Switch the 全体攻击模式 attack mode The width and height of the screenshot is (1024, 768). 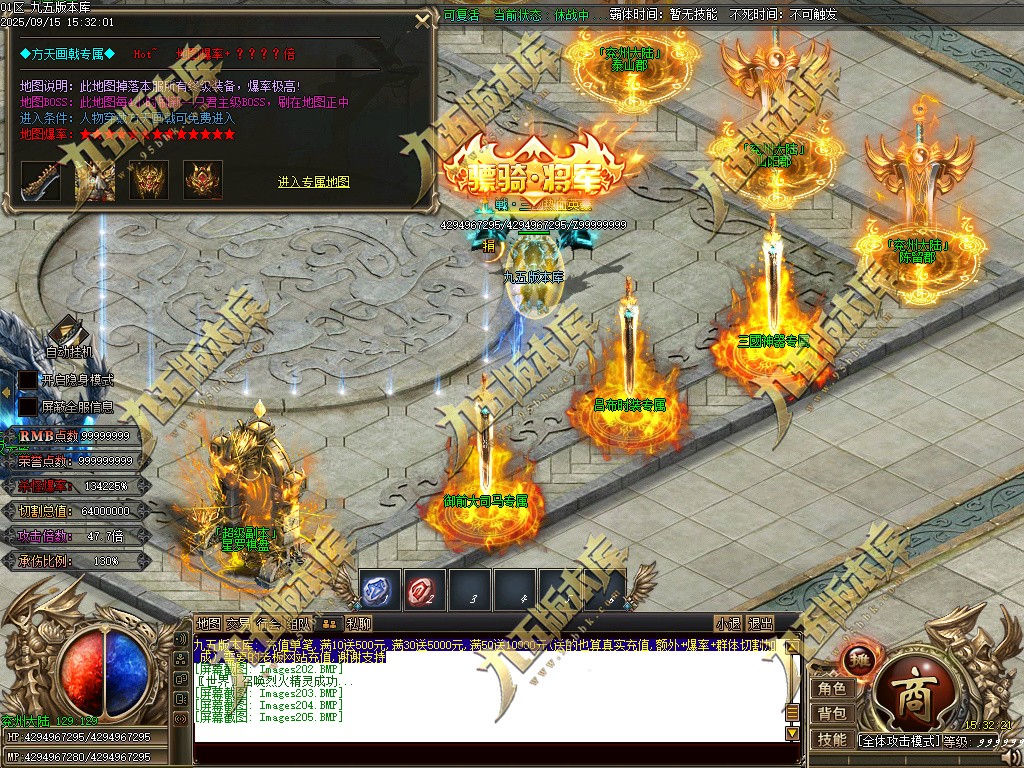click(x=898, y=741)
